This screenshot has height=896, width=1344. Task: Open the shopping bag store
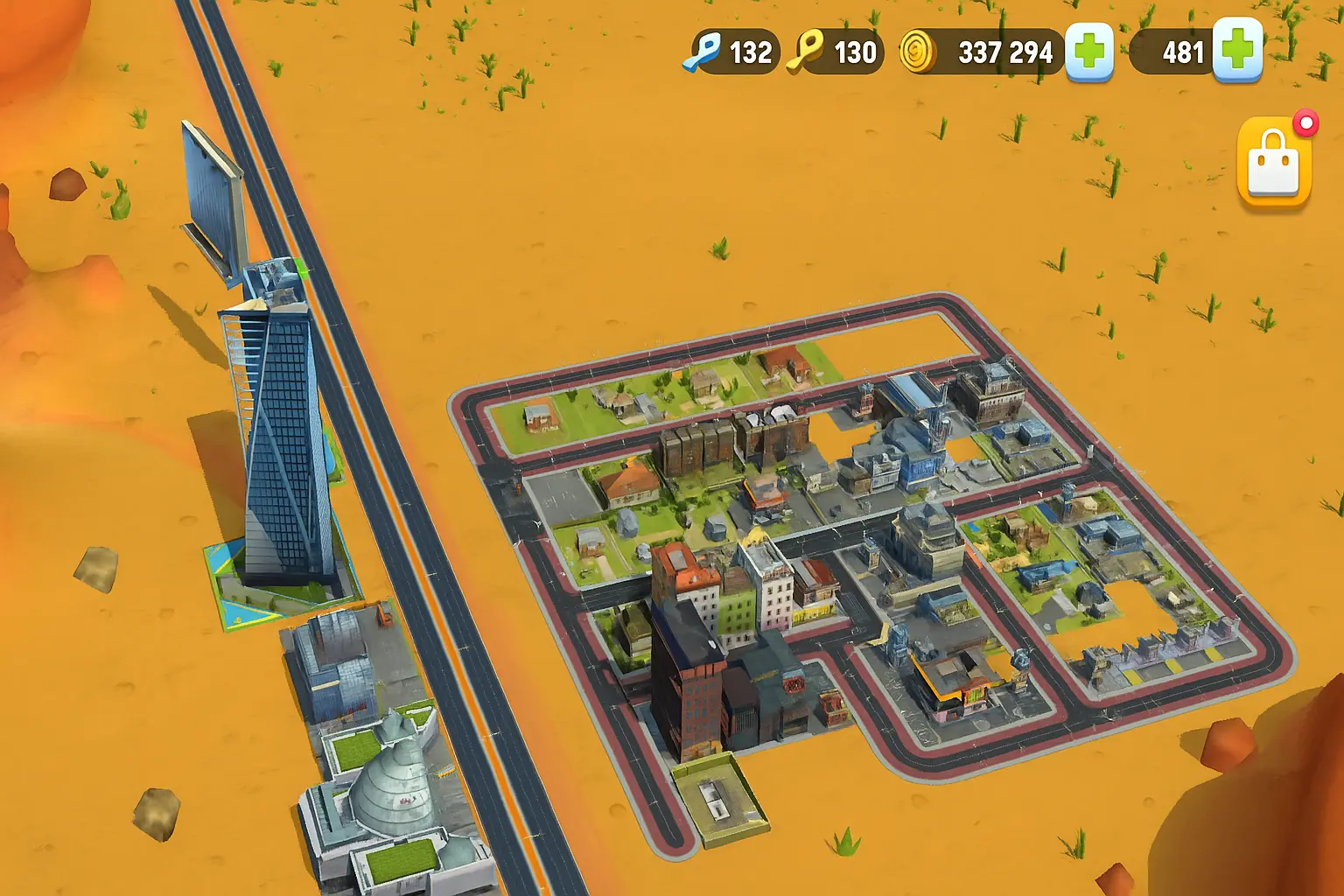pyautogui.click(x=1274, y=166)
